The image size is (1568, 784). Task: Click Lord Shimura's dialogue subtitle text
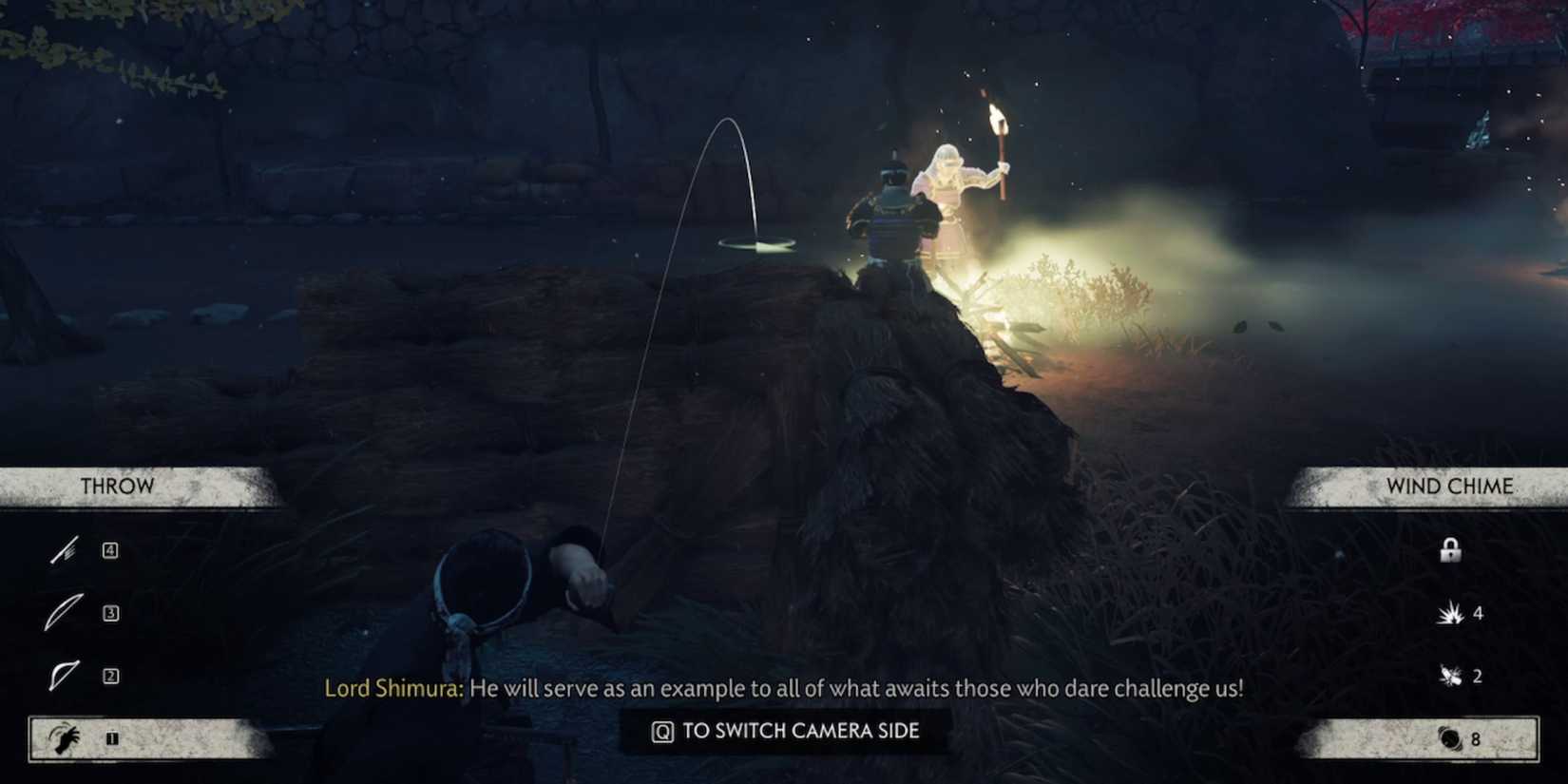(x=787, y=687)
